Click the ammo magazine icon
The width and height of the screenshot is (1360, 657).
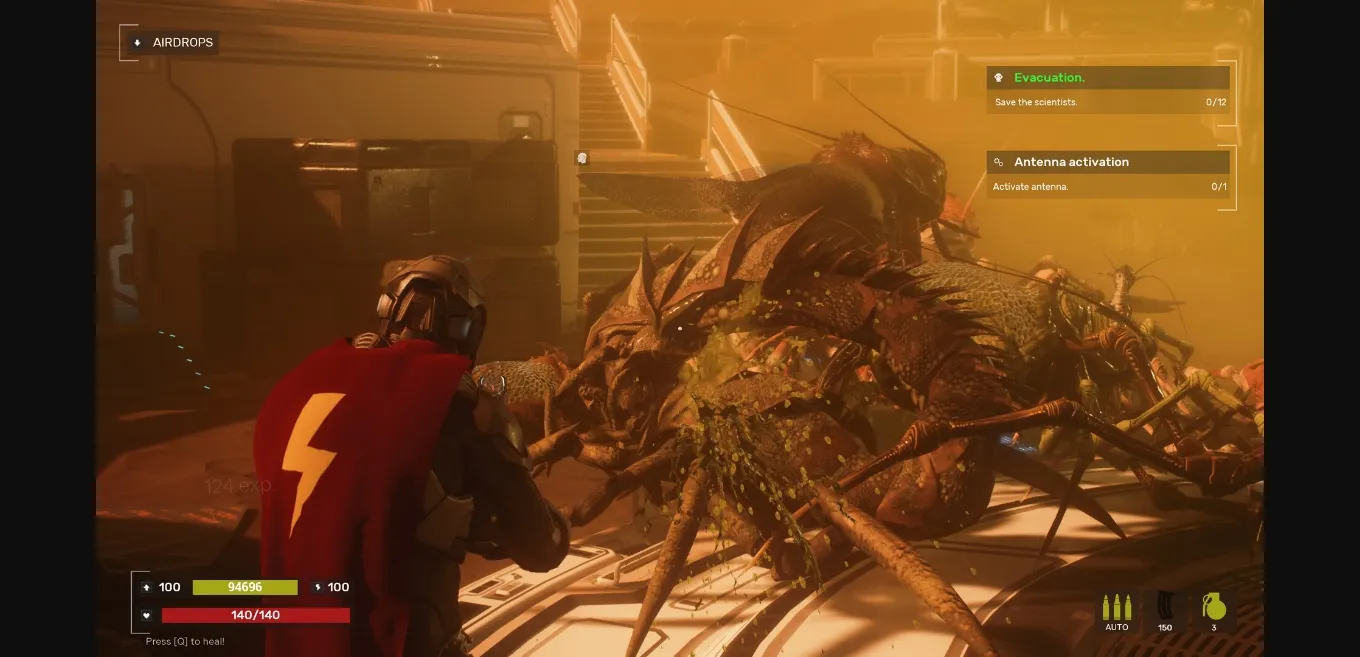[x=1164, y=608]
